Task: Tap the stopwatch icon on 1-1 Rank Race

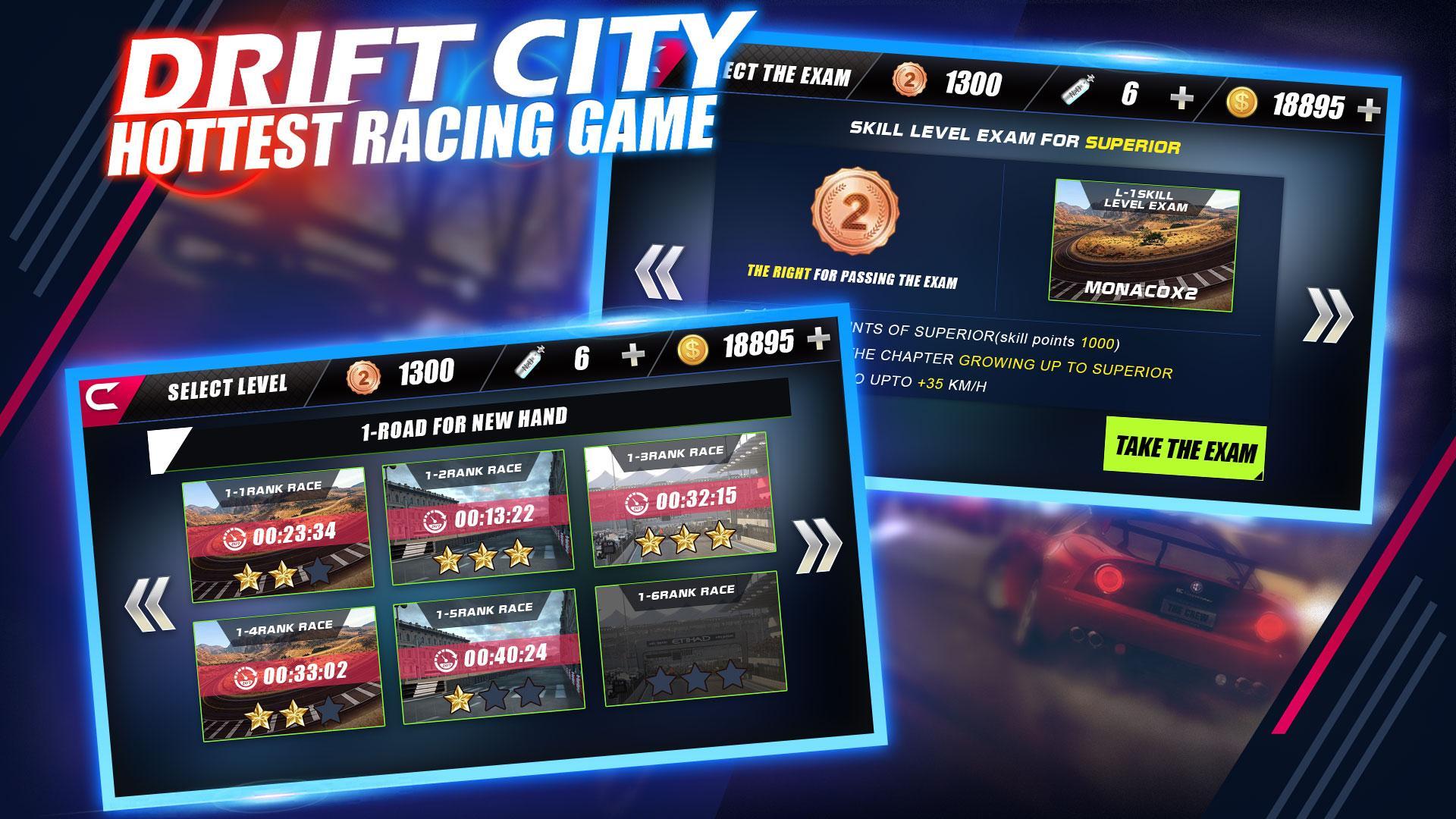Action: pos(236,538)
